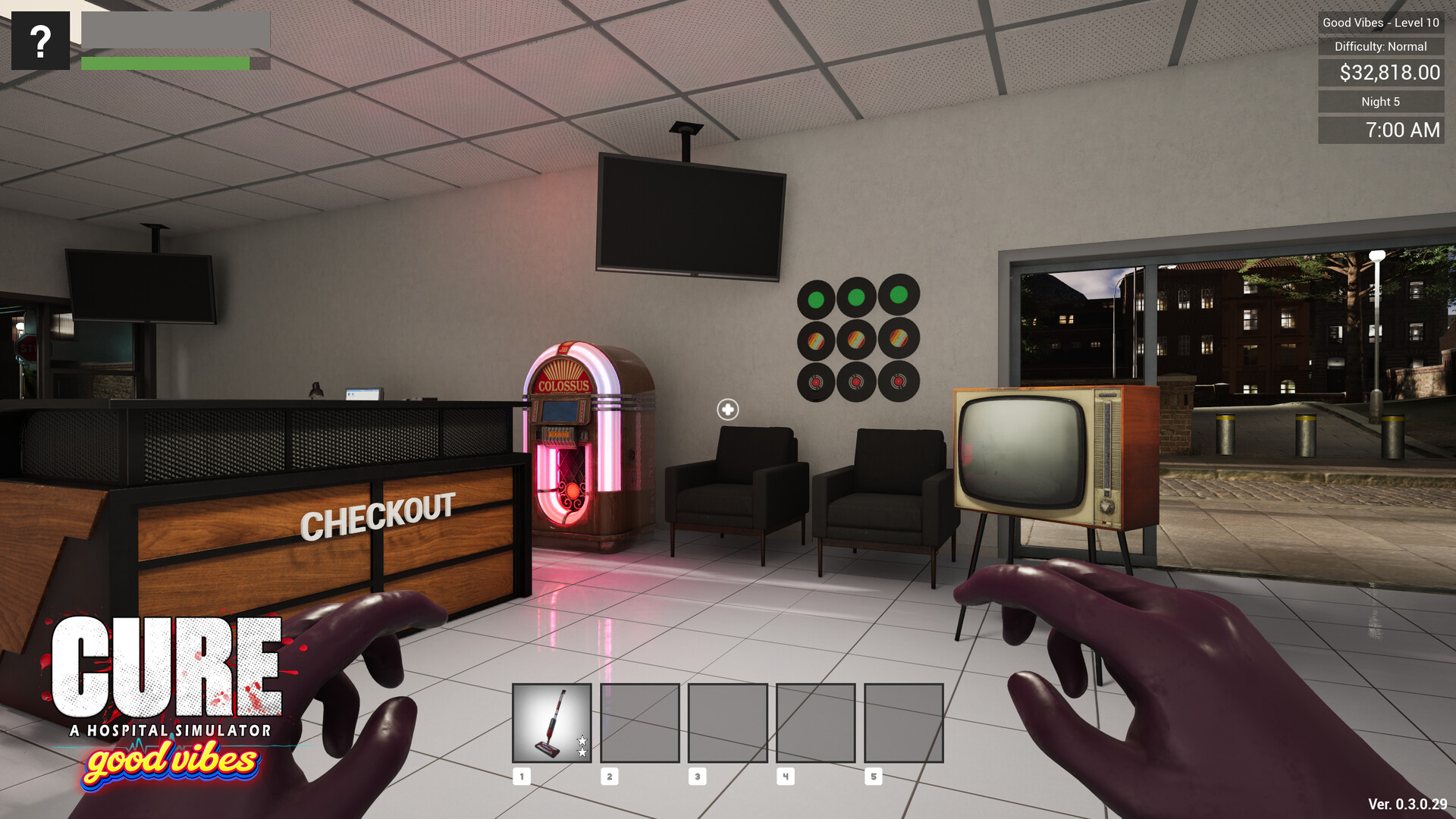Click the Night 5 counter panel
This screenshot has width=1456, height=819.
click(x=1380, y=101)
